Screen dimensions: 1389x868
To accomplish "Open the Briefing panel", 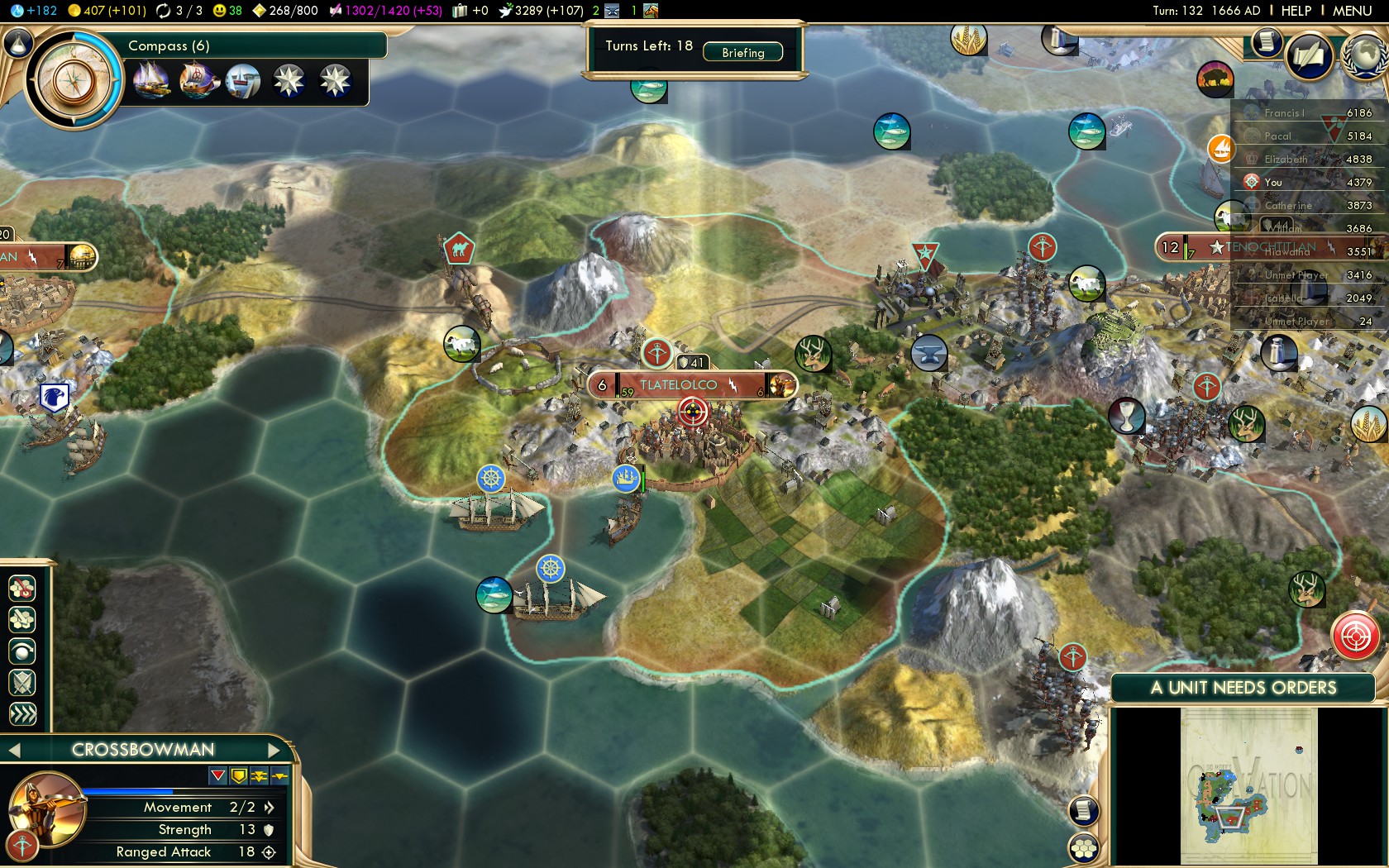I will coord(742,52).
